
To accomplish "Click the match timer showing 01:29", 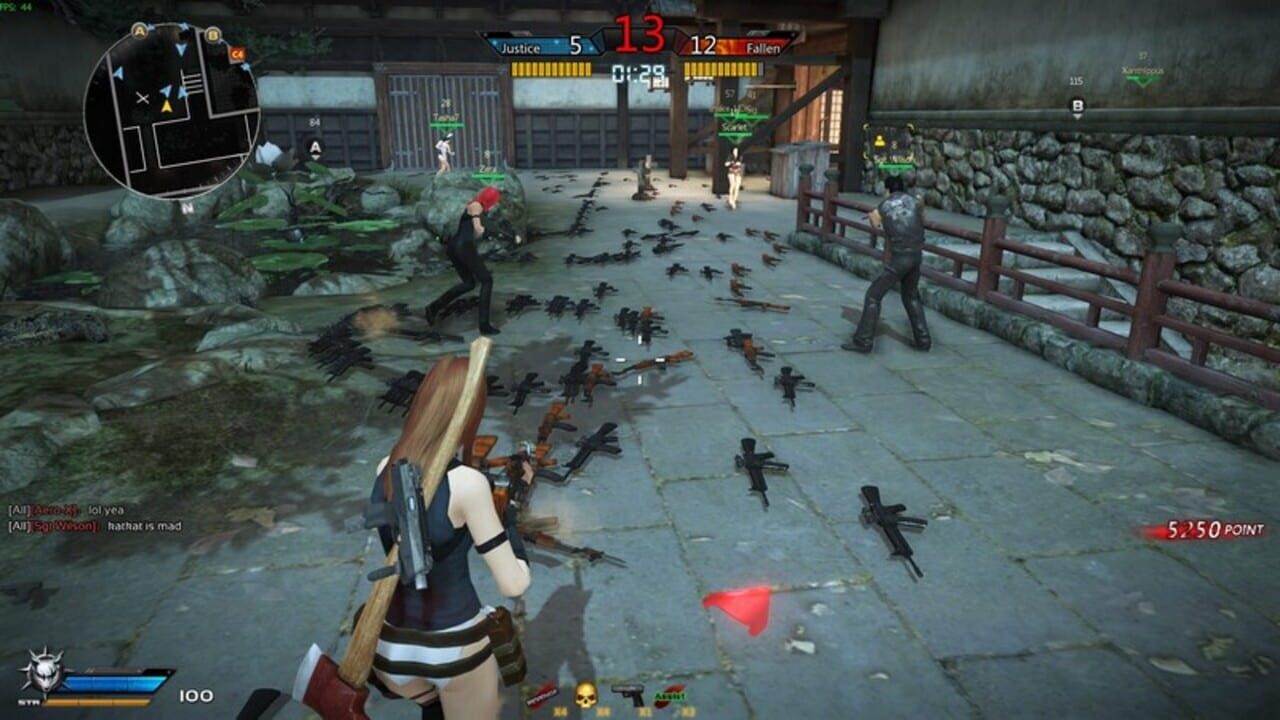I will (x=640, y=70).
